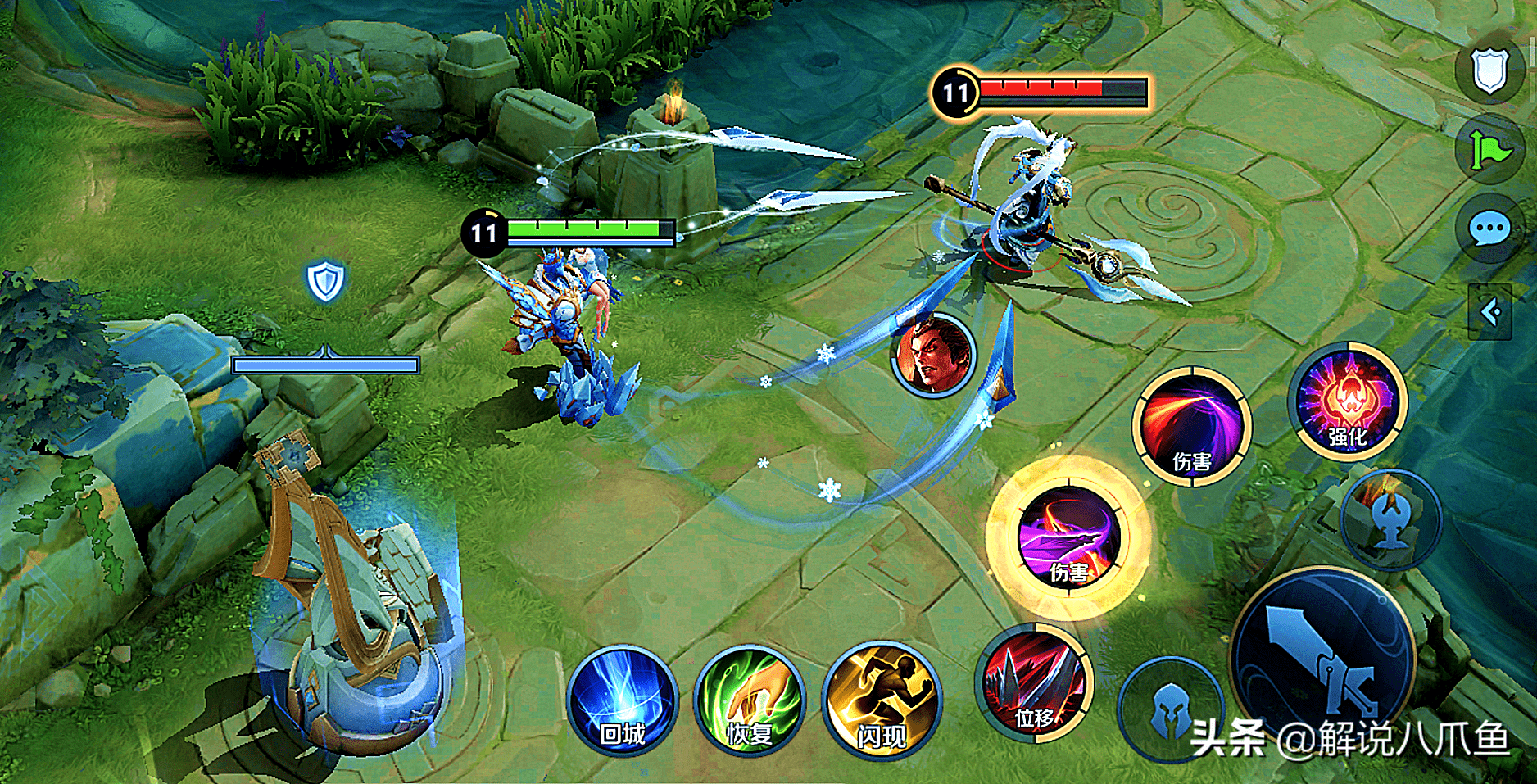The height and width of the screenshot is (784, 1537).
Task: Target the enemy hero portrait icon
Action: [933, 356]
